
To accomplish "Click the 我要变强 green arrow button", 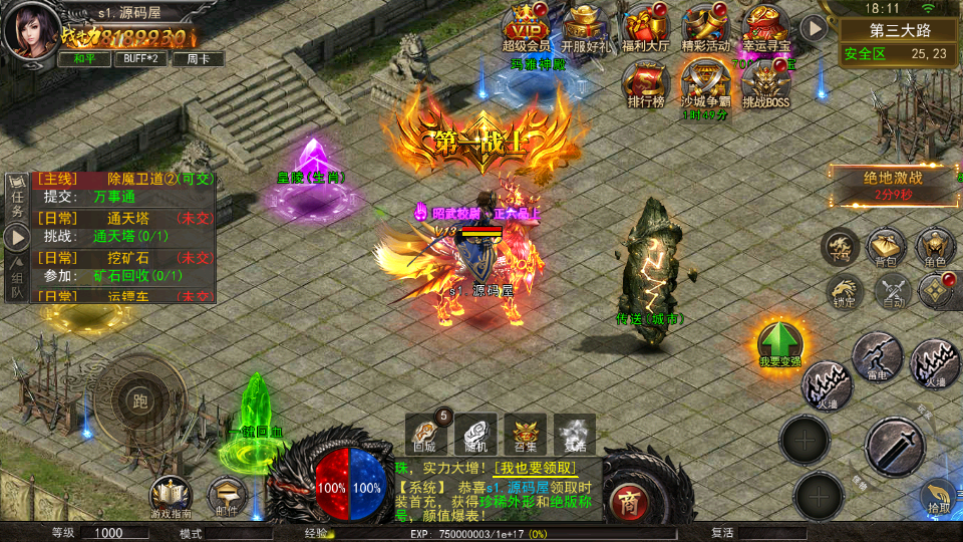I will click(x=780, y=344).
